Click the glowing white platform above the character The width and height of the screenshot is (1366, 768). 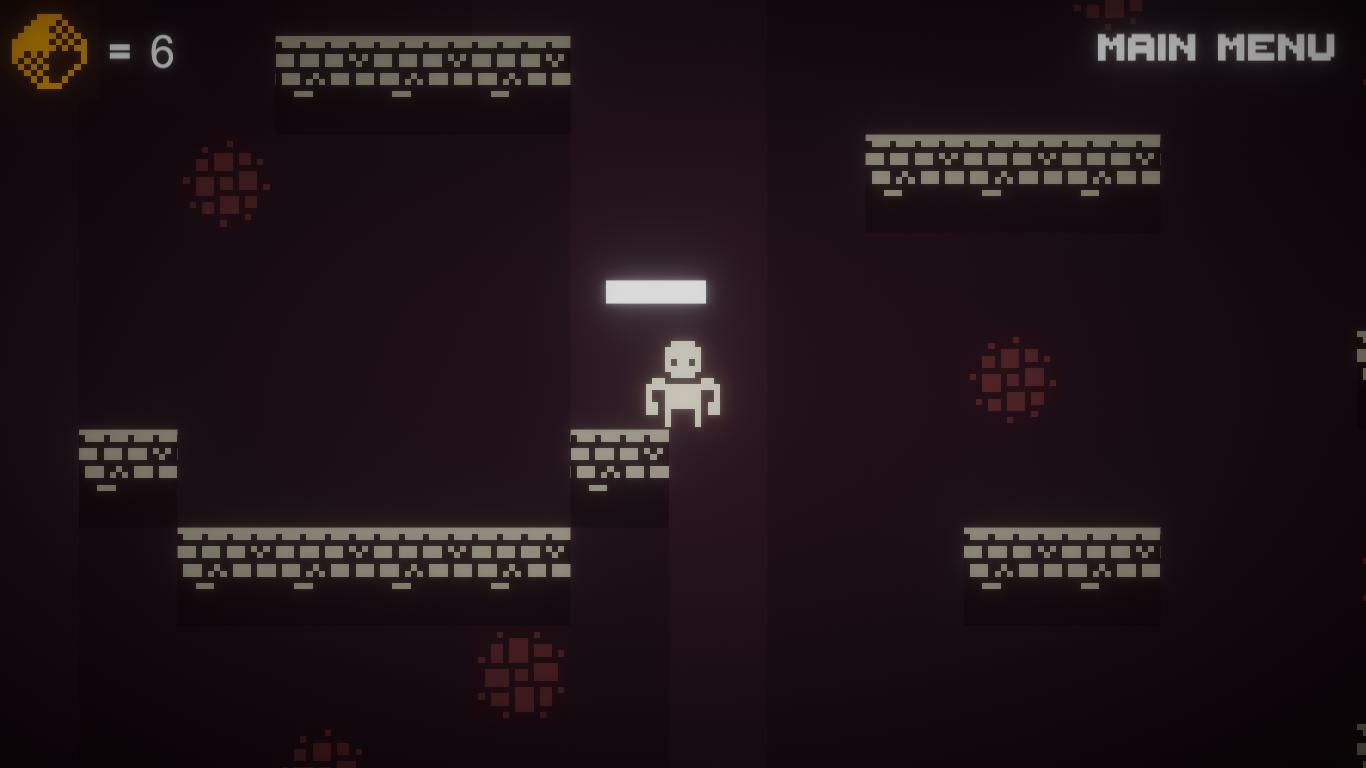[656, 291]
